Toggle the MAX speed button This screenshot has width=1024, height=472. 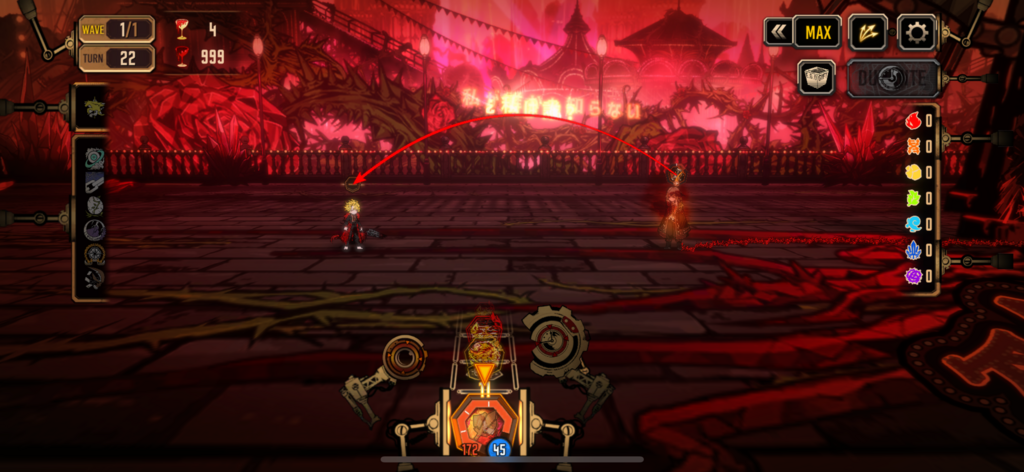tap(817, 32)
